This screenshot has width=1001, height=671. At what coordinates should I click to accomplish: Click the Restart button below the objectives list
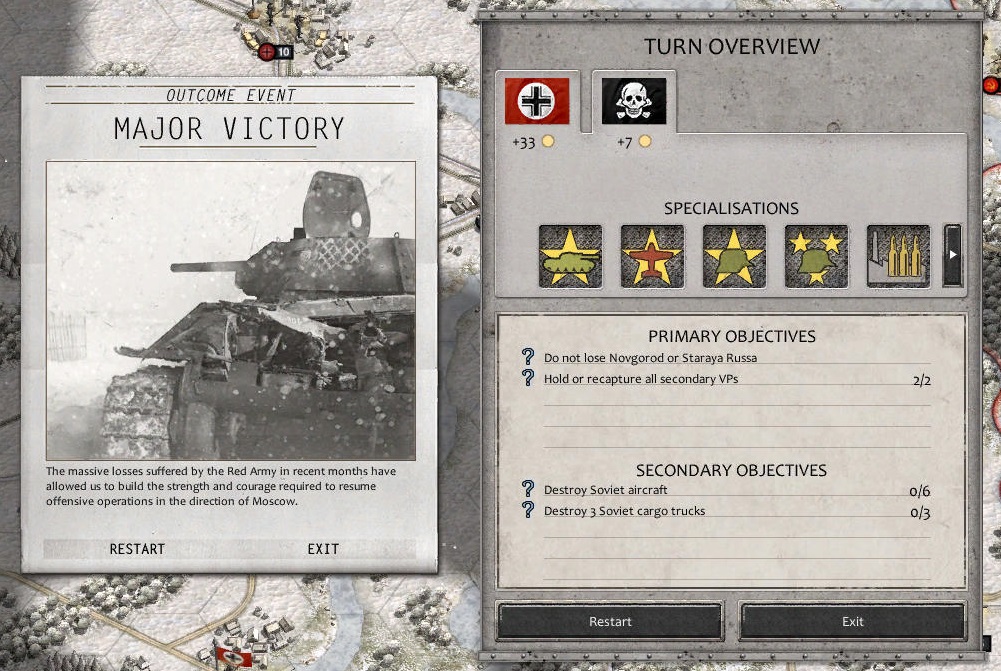point(610,621)
